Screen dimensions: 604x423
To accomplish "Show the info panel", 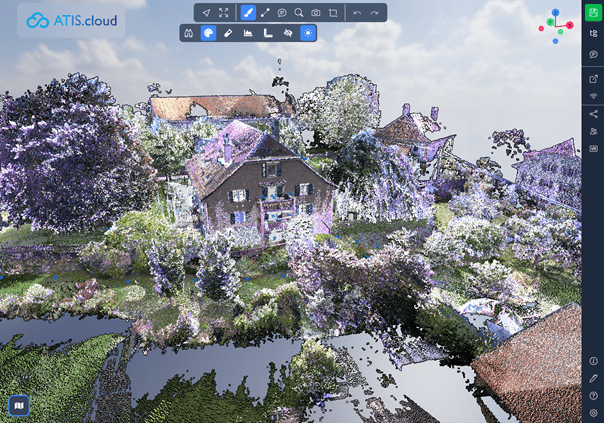I will pos(594,361).
